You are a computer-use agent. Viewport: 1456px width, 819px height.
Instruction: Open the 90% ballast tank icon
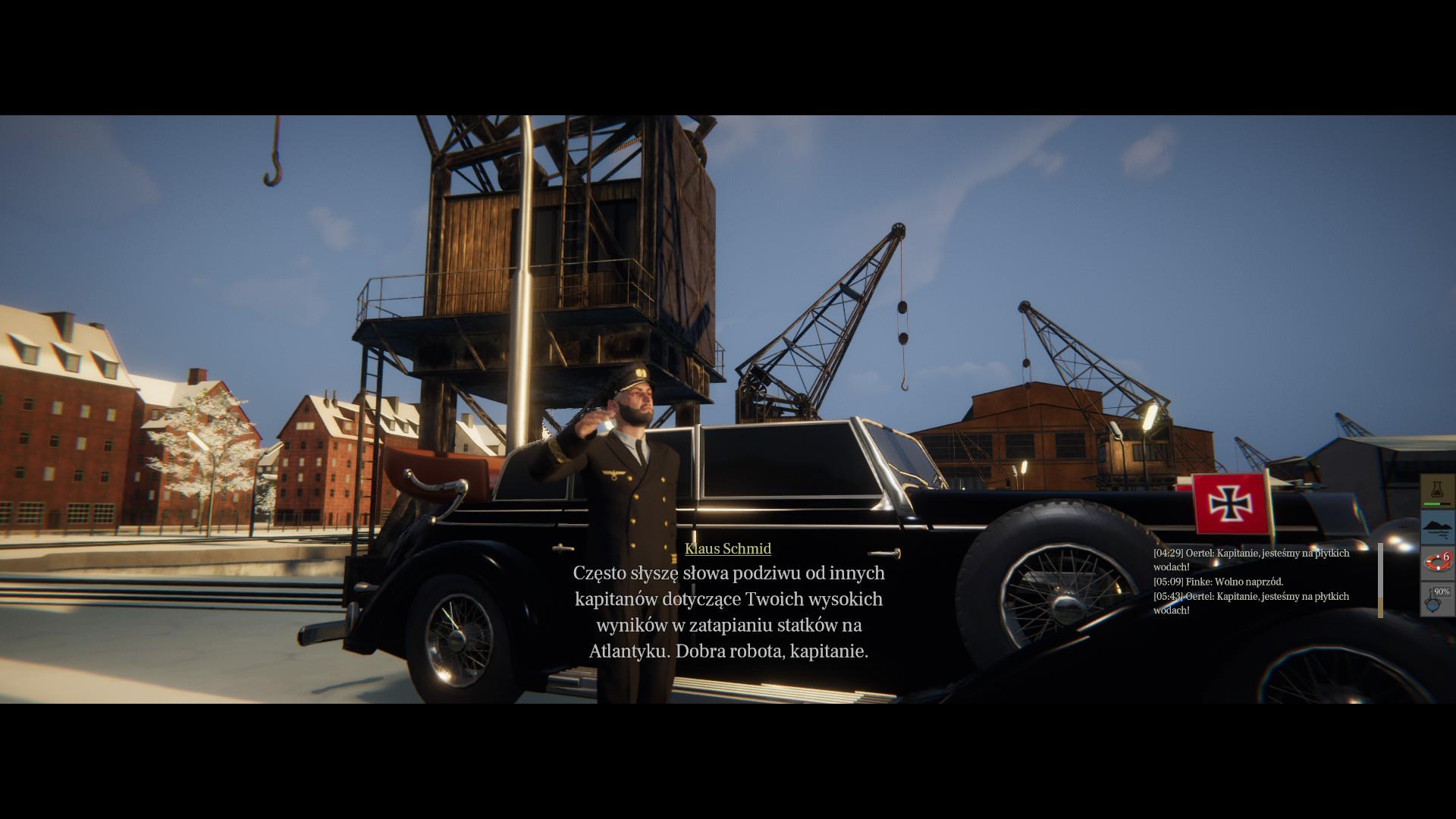pyautogui.click(x=1437, y=599)
